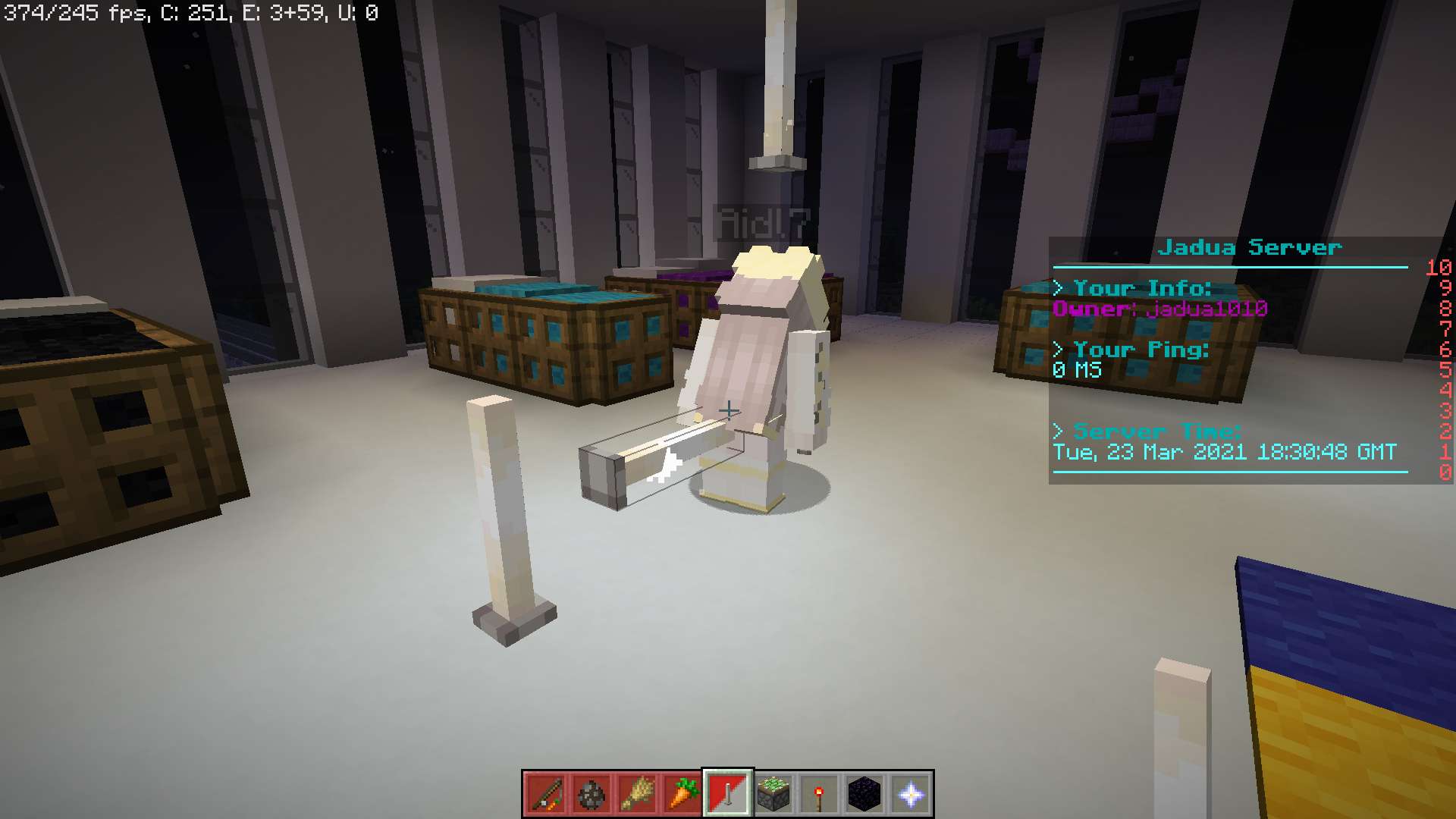Select the obsidian block hotbar slot
The height and width of the screenshot is (819, 1456).
(x=864, y=794)
